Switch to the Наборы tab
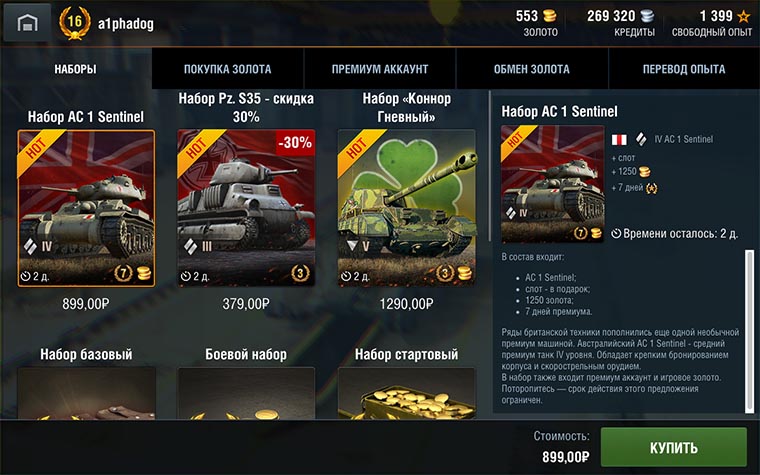760x475 pixels. coord(76,69)
